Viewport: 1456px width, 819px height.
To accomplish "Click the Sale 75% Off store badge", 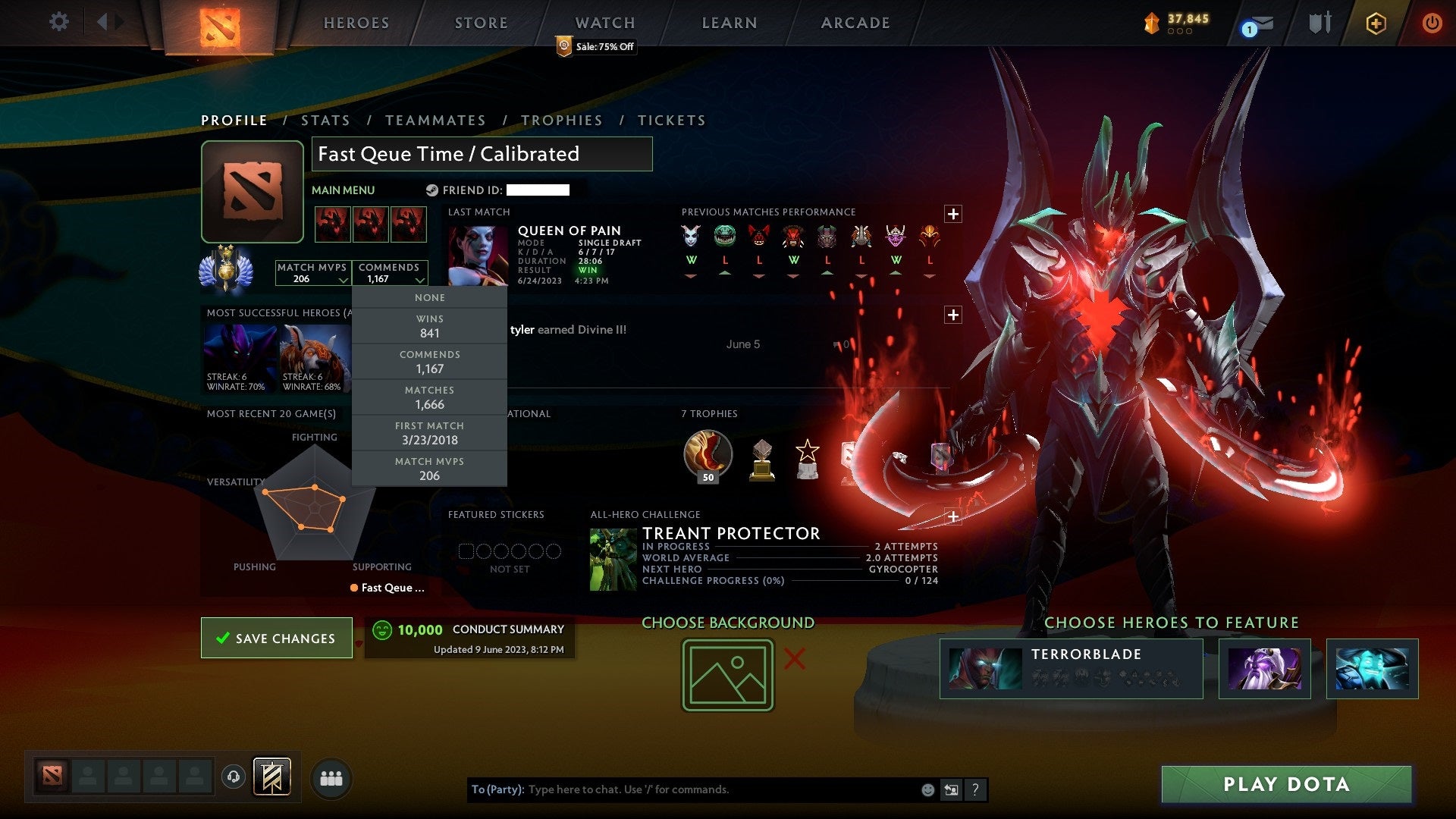I will click(597, 46).
